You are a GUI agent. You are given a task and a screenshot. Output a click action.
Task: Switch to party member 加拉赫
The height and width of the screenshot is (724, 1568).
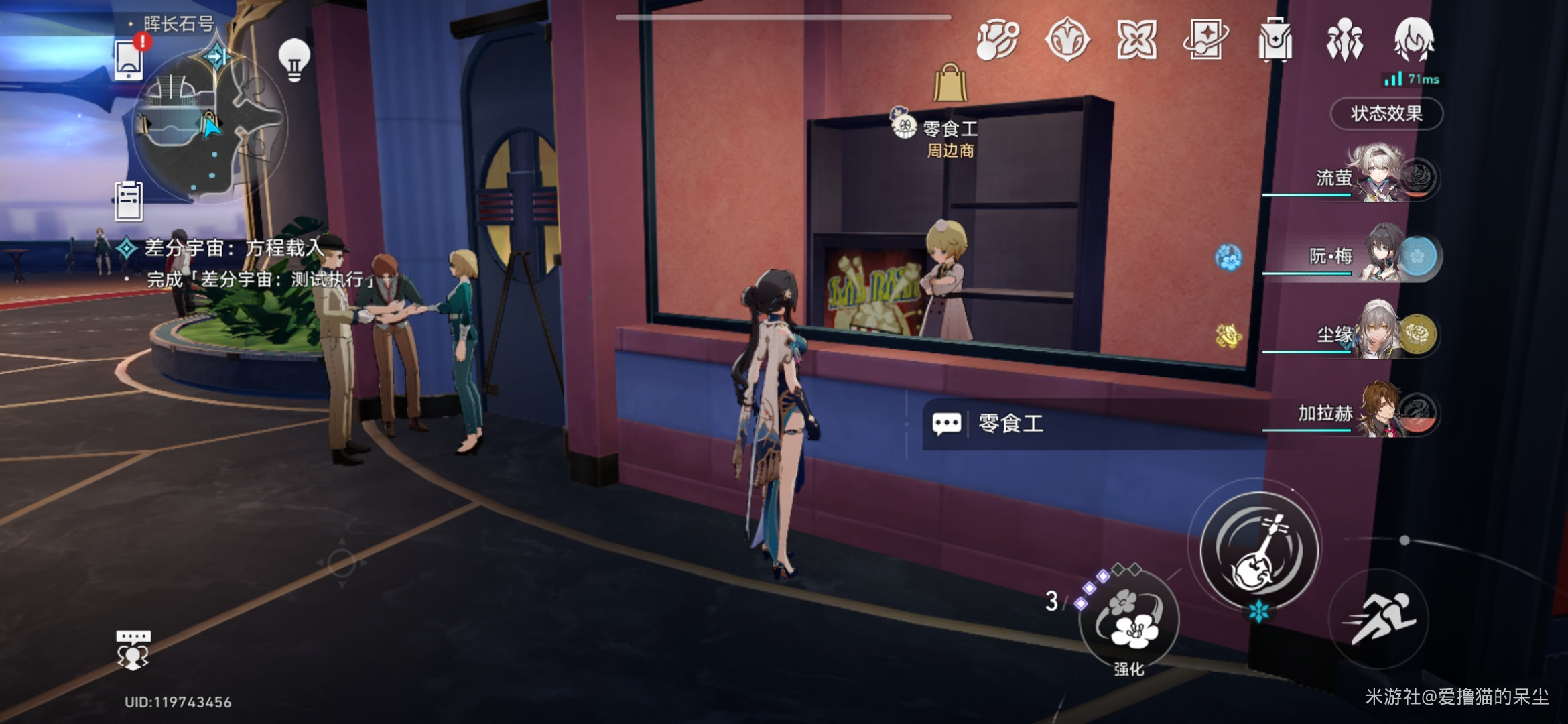coord(1380,411)
